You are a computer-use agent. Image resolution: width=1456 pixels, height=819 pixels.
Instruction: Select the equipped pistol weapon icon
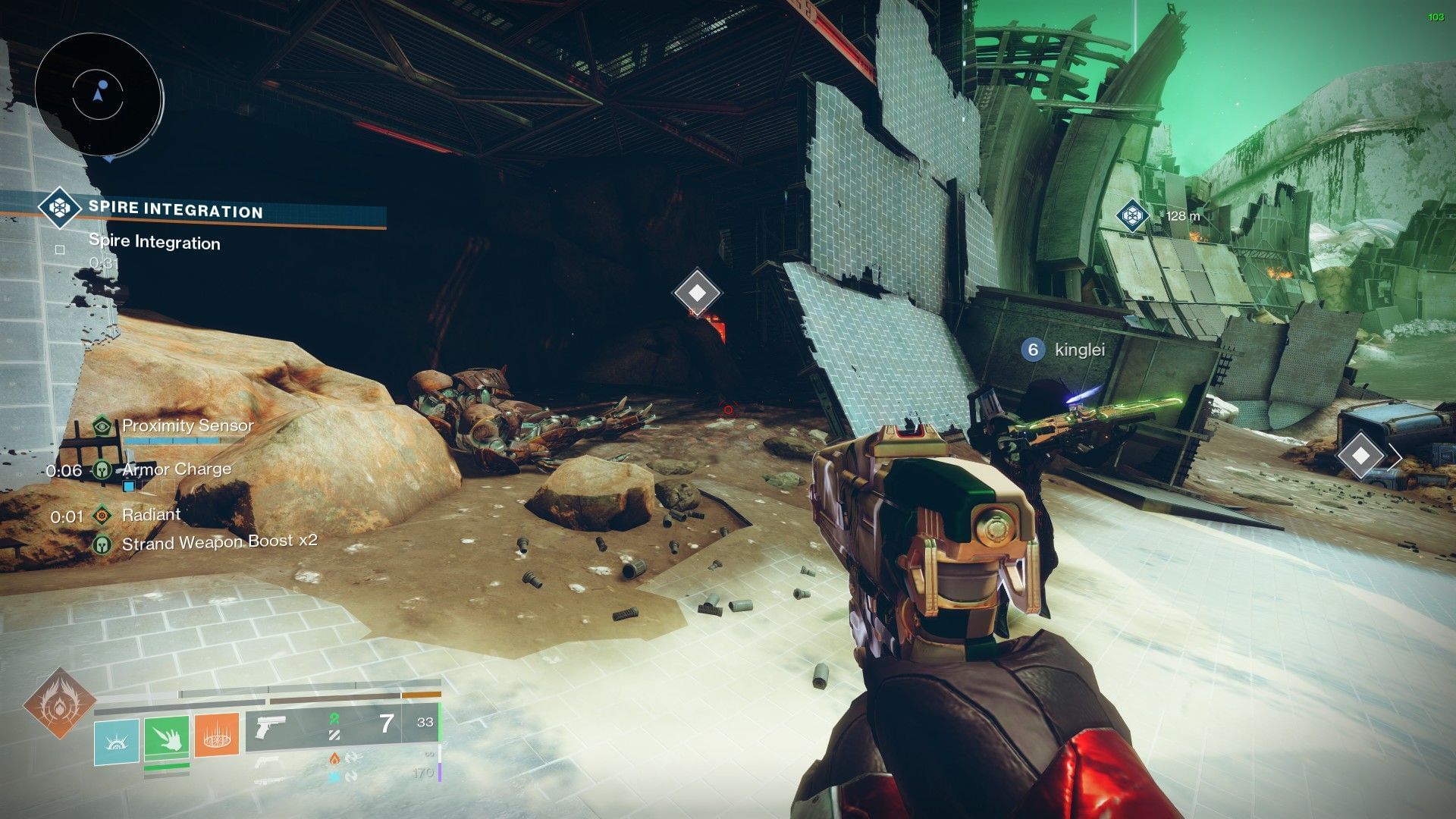271,726
